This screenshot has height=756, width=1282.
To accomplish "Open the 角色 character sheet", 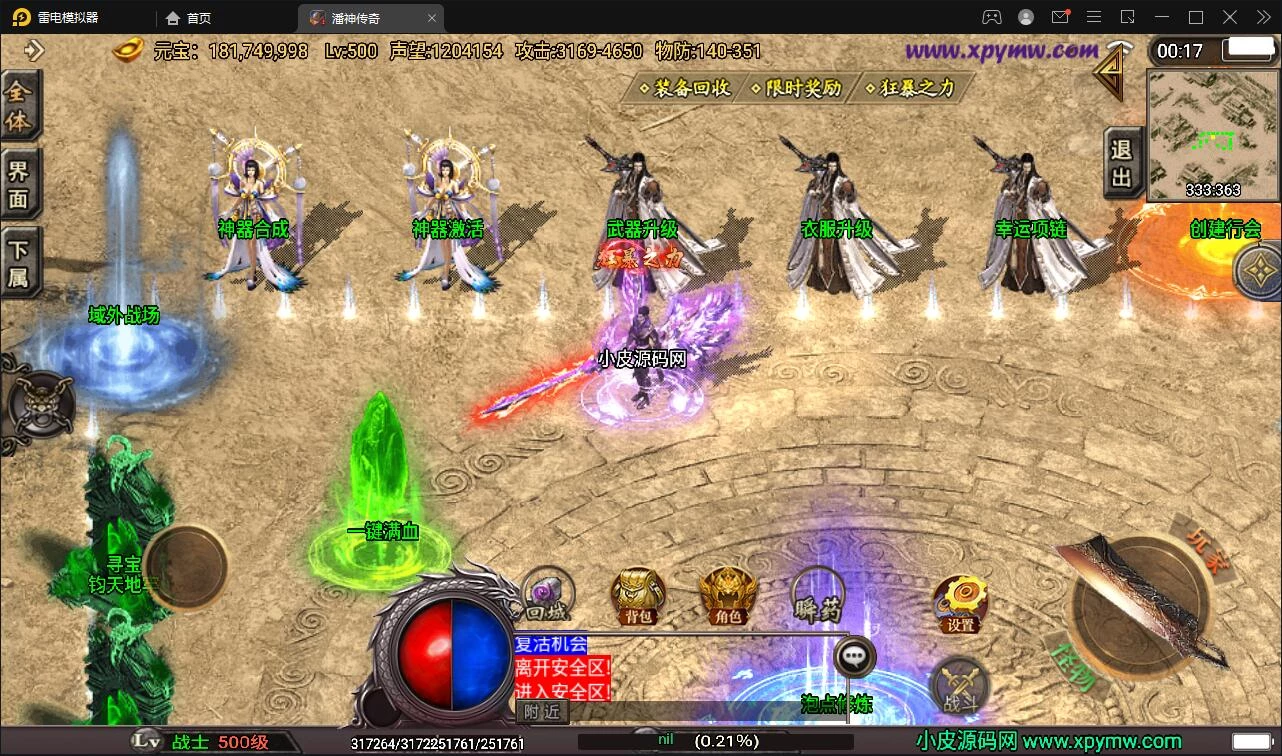I will 728,596.
